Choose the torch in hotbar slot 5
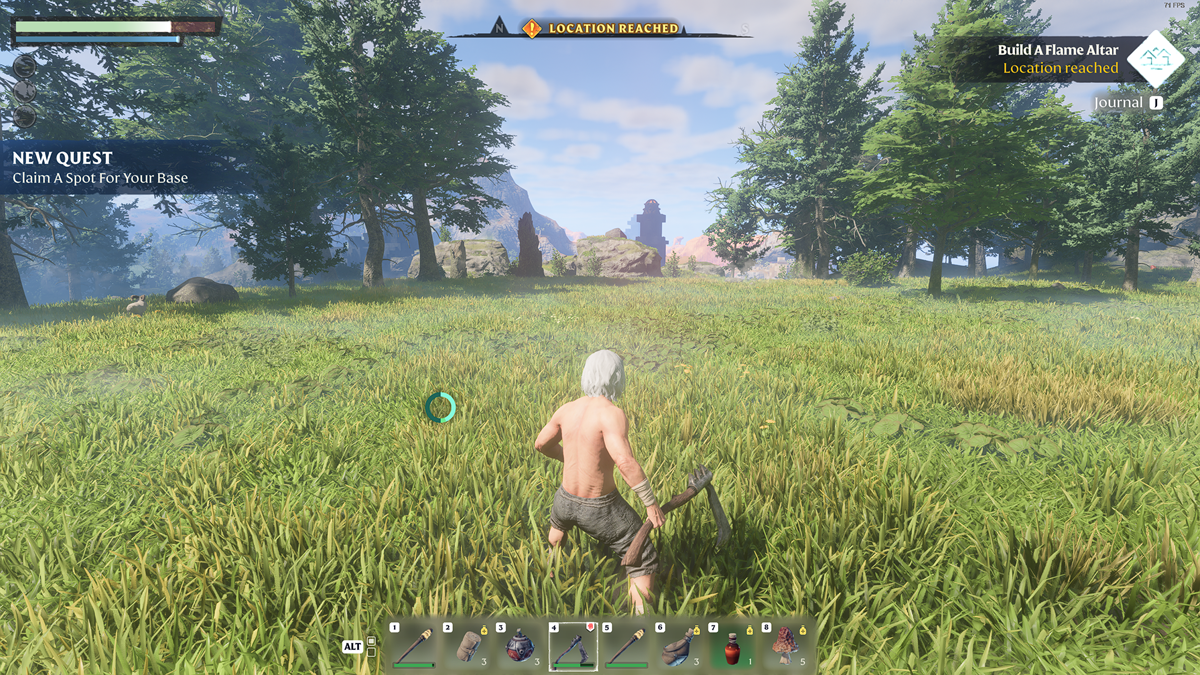The width and height of the screenshot is (1200, 675). (626, 646)
